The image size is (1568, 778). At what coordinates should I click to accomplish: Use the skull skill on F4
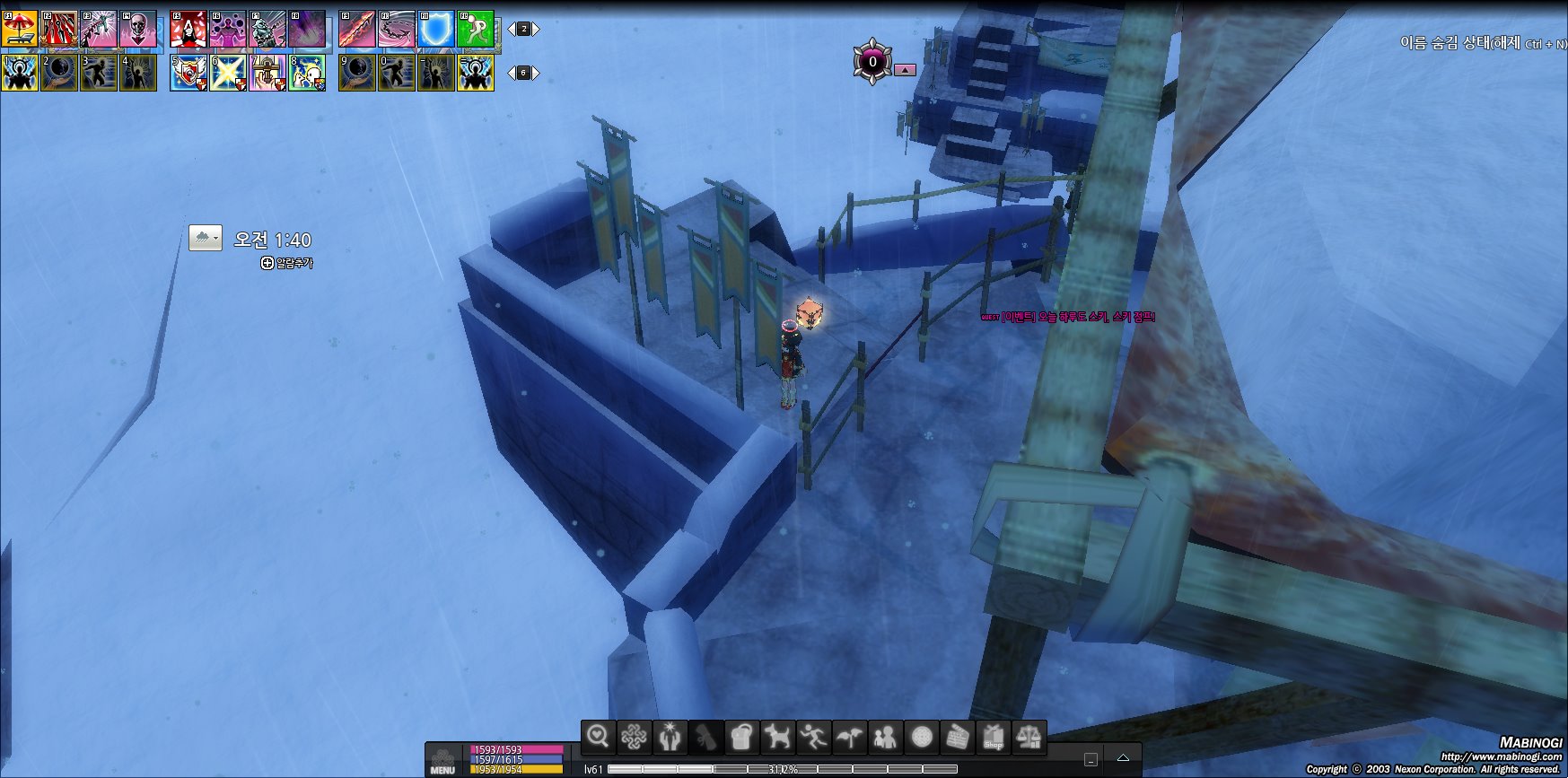(138, 29)
